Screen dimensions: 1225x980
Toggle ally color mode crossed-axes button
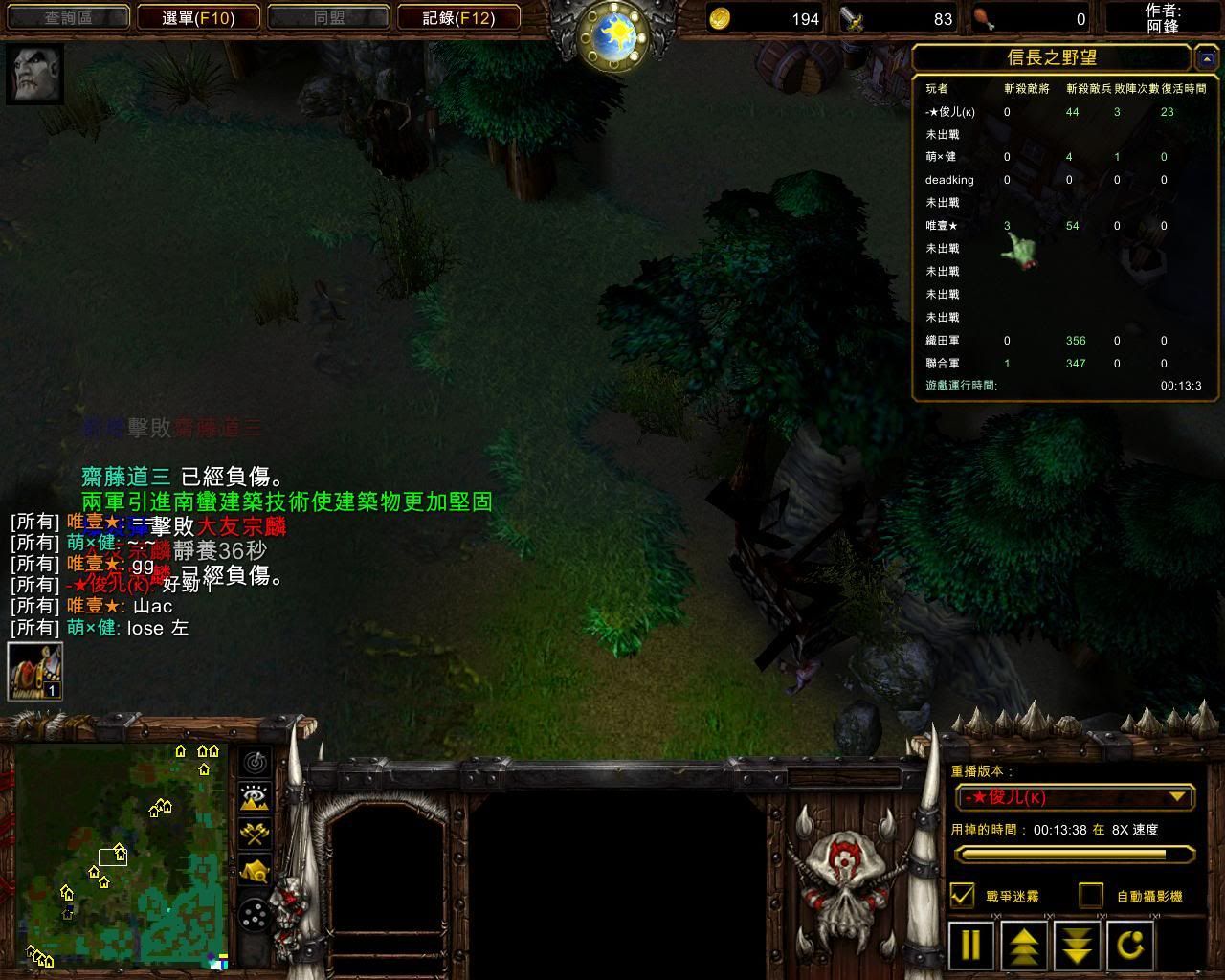(255, 834)
